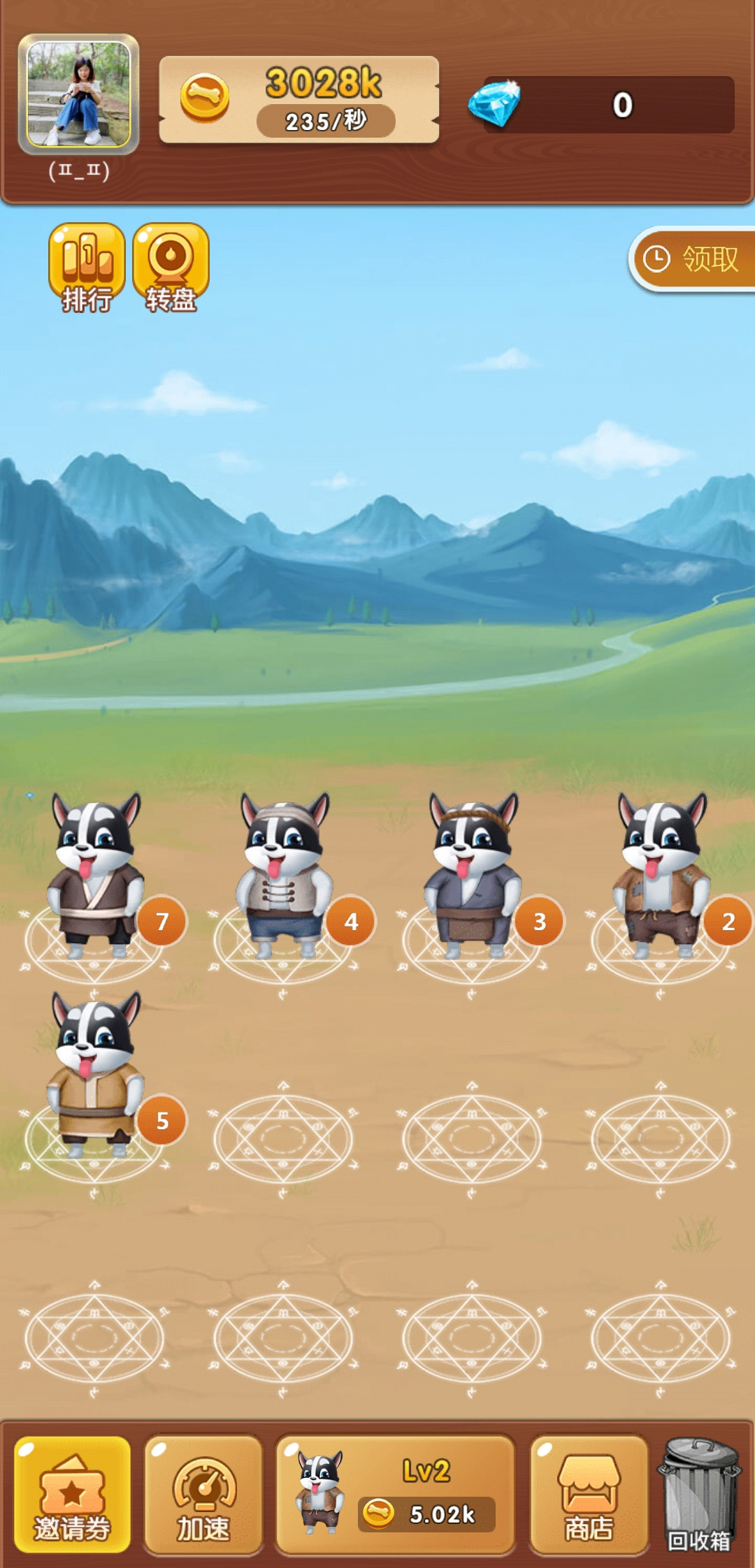Tap the player avatar photo
Viewport: 755px width, 1568px height.
pyautogui.click(x=78, y=94)
